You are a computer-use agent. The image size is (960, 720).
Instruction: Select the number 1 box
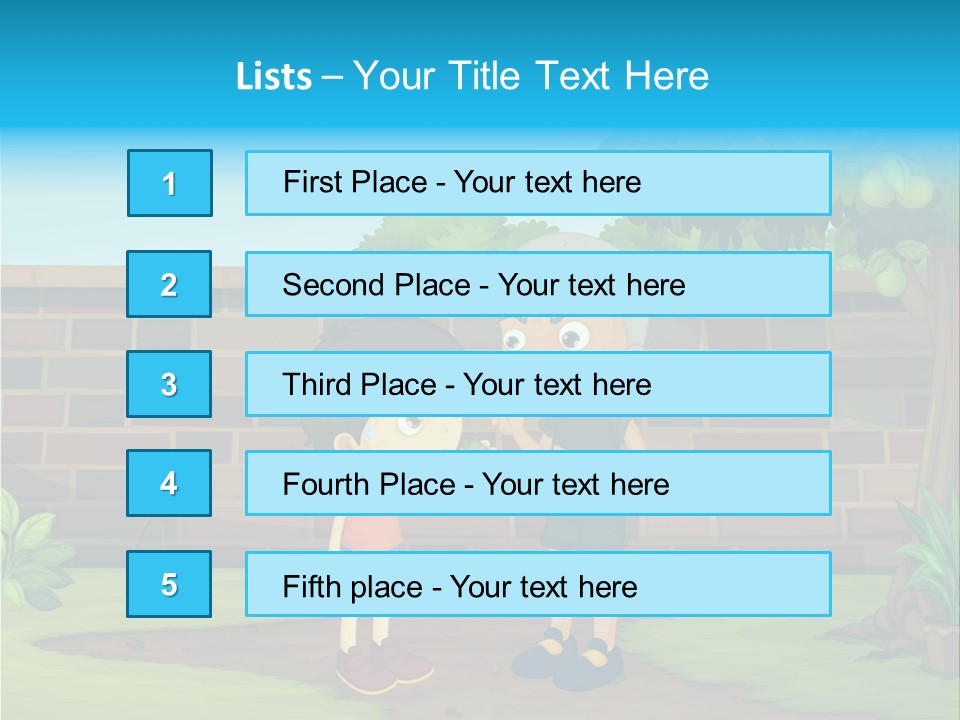(x=170, y=183)
